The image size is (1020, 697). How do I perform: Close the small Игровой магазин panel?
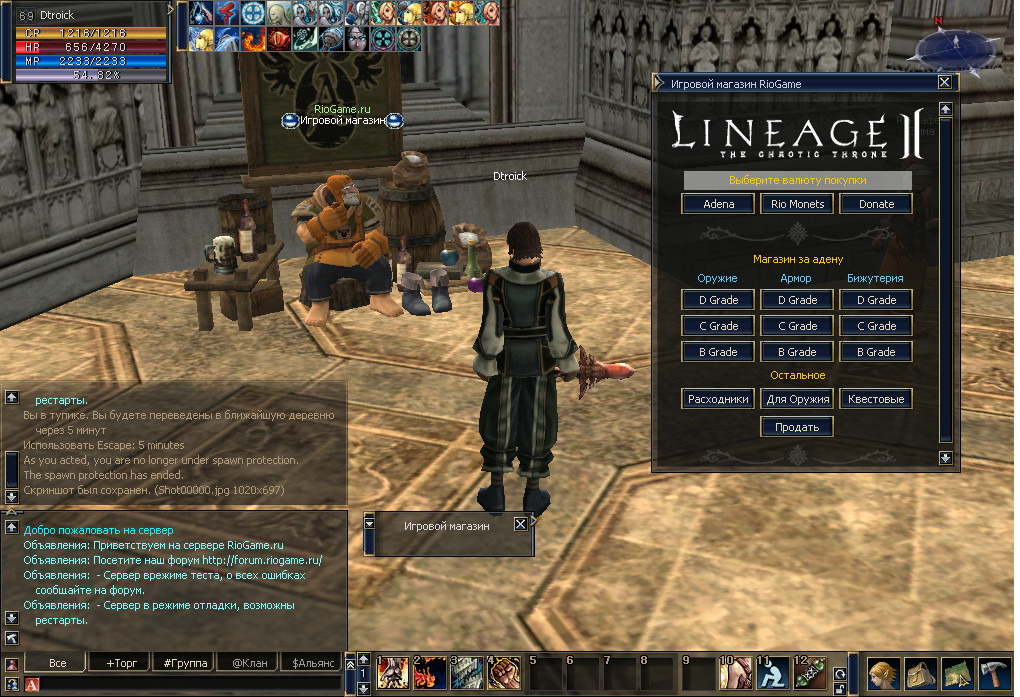[520, 524]
